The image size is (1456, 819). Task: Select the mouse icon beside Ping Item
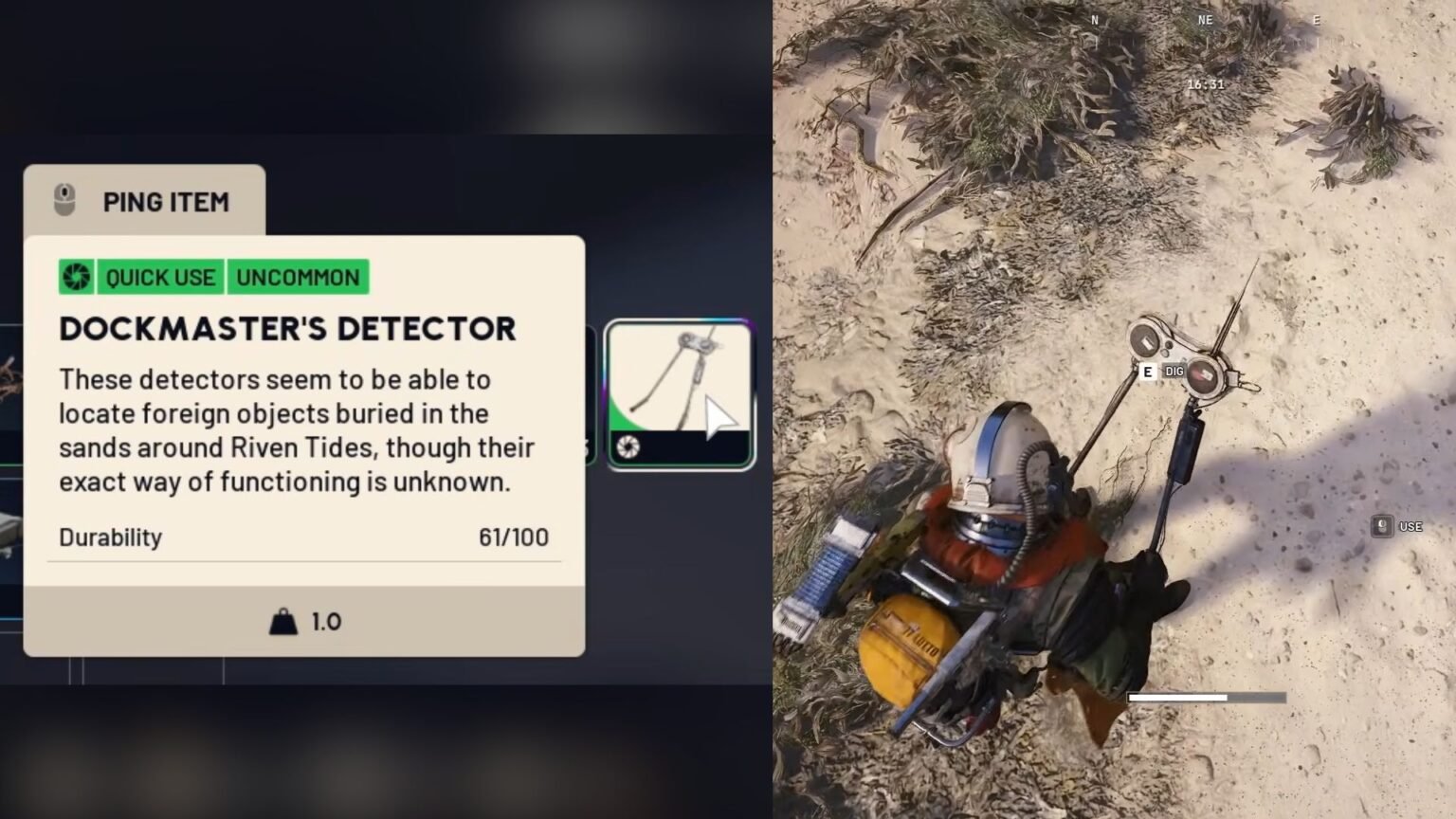65,201
